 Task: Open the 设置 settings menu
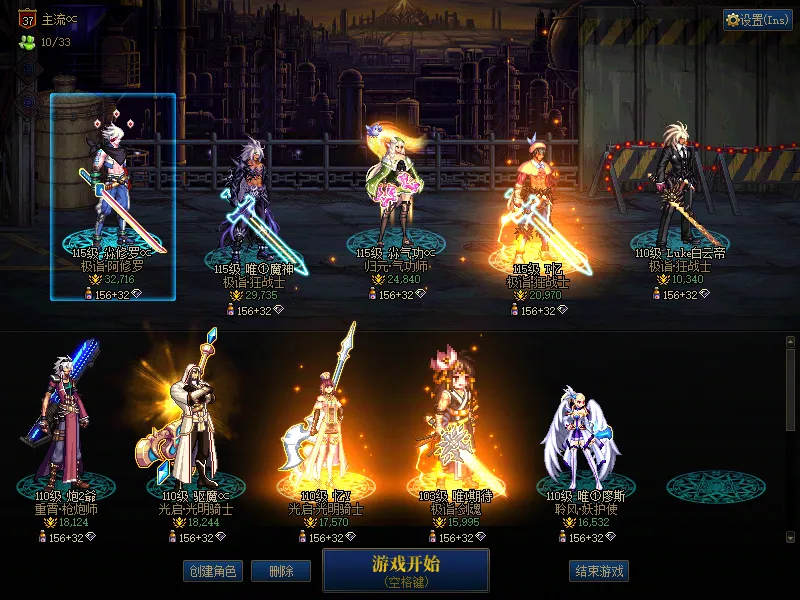[x=758, y=20]
